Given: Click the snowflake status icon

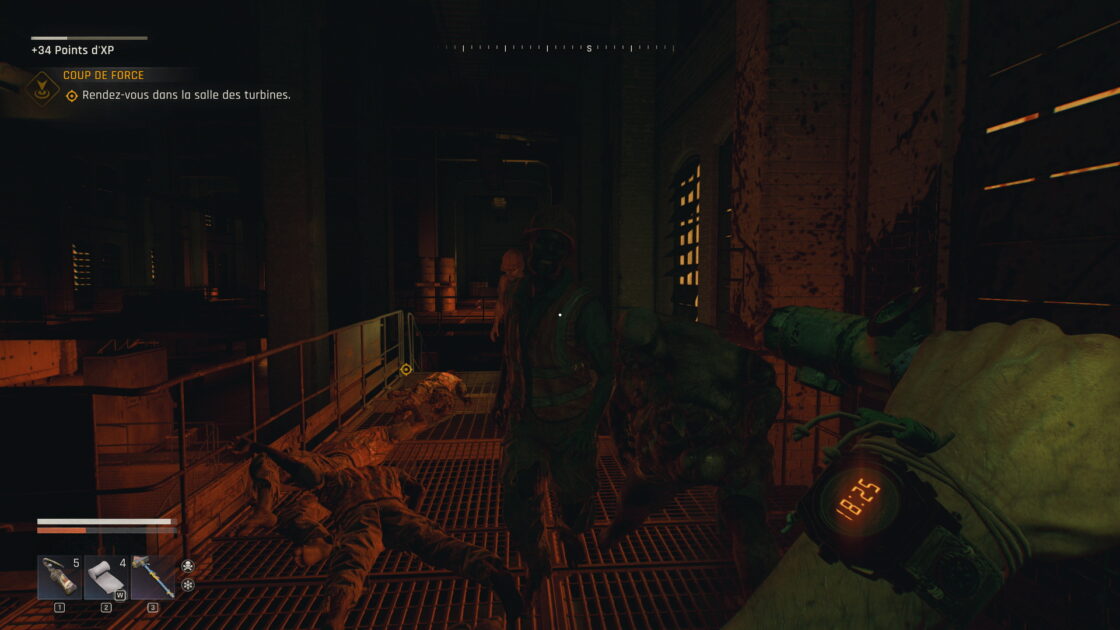Looking at the screenshot, I should point(188,585).
